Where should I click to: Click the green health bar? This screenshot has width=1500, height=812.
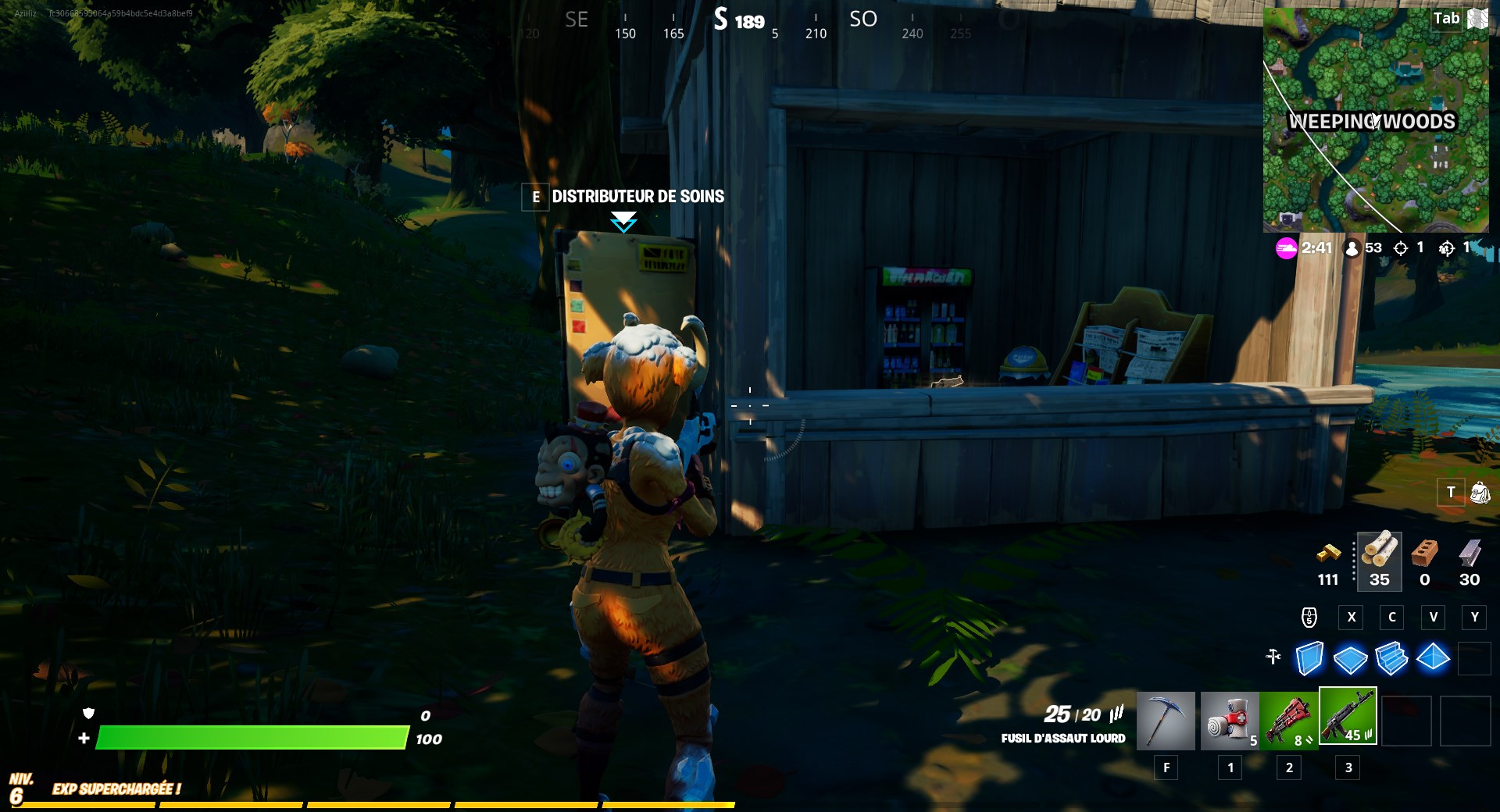click(250, 737)
